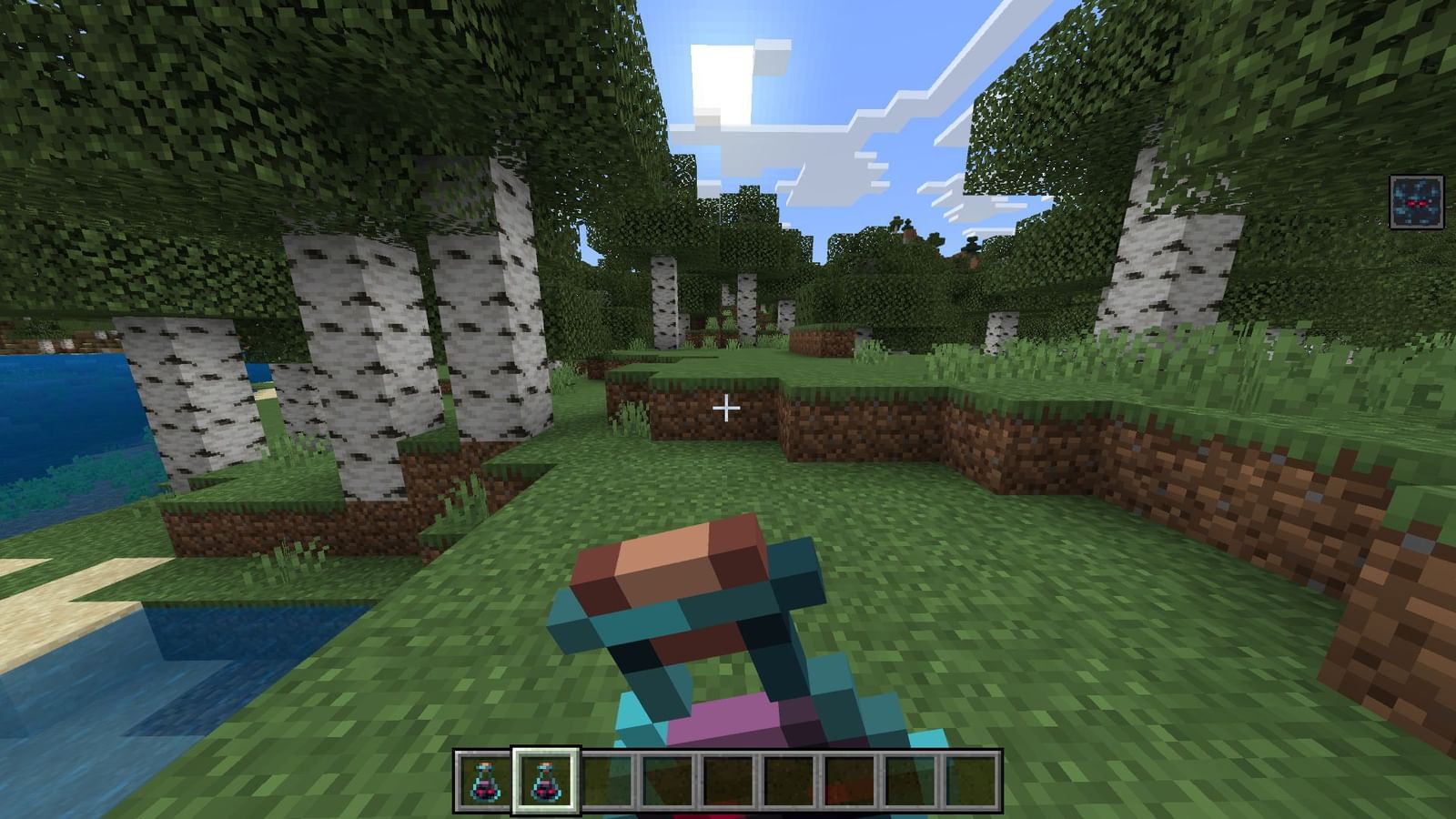Image resolution: width=1456 pixels, height=819 pixels.
Task: Click the crosshair at screen center
Action: pyautogui.click(x=728, y=409)
